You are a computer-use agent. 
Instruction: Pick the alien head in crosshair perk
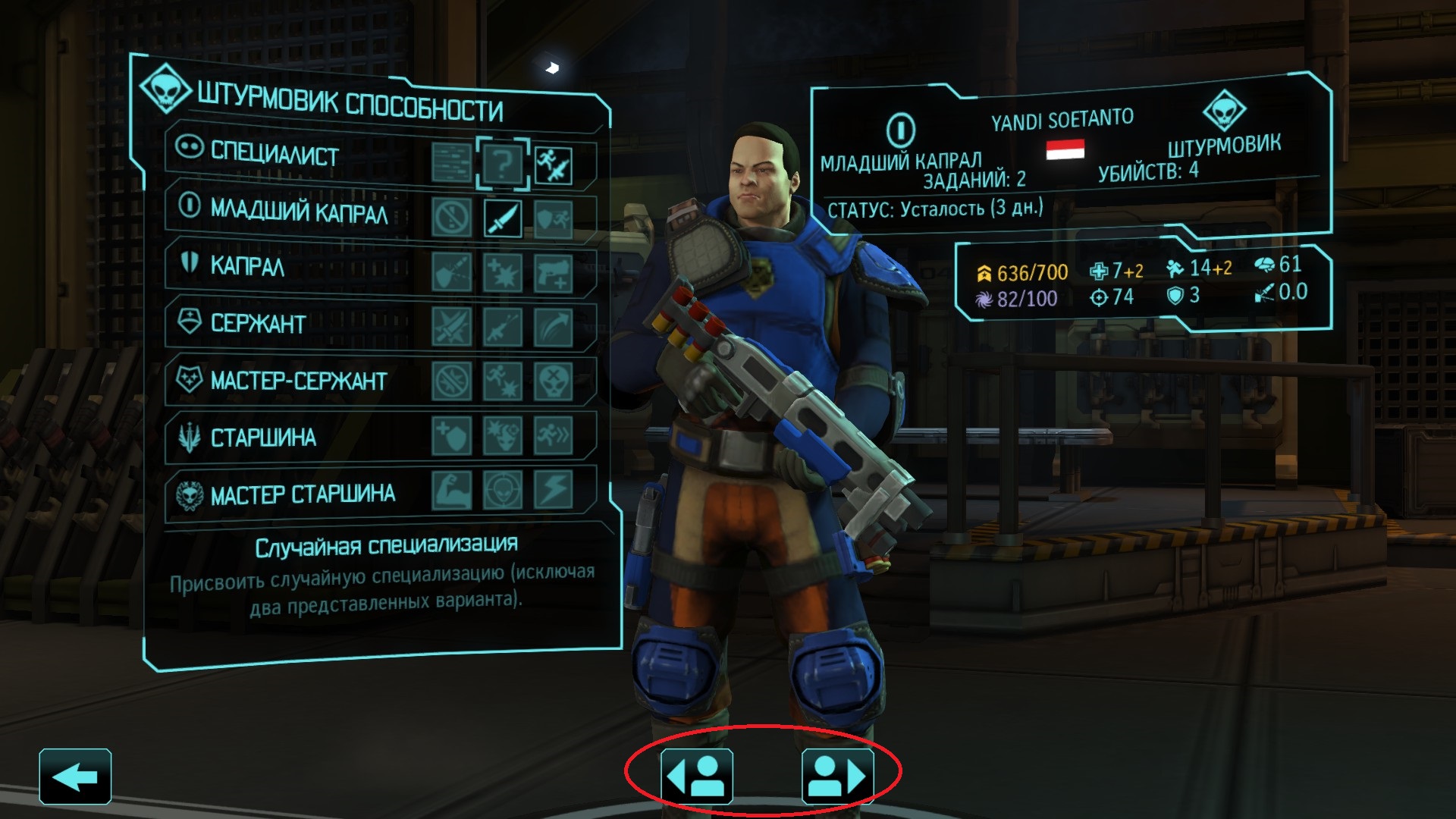point(503,490)
